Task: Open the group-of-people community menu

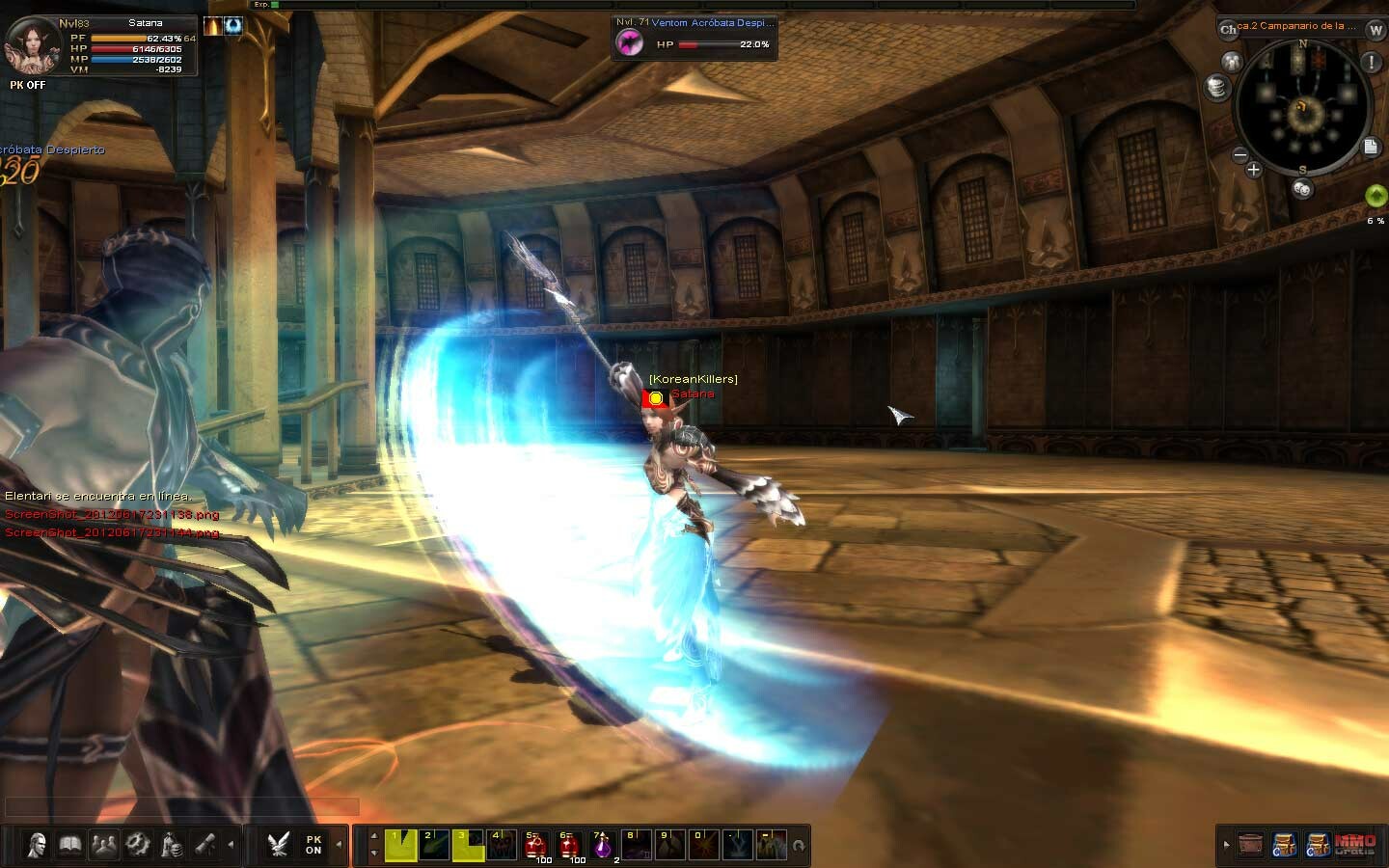Action: pyautogui.click(x=104, y=846)
